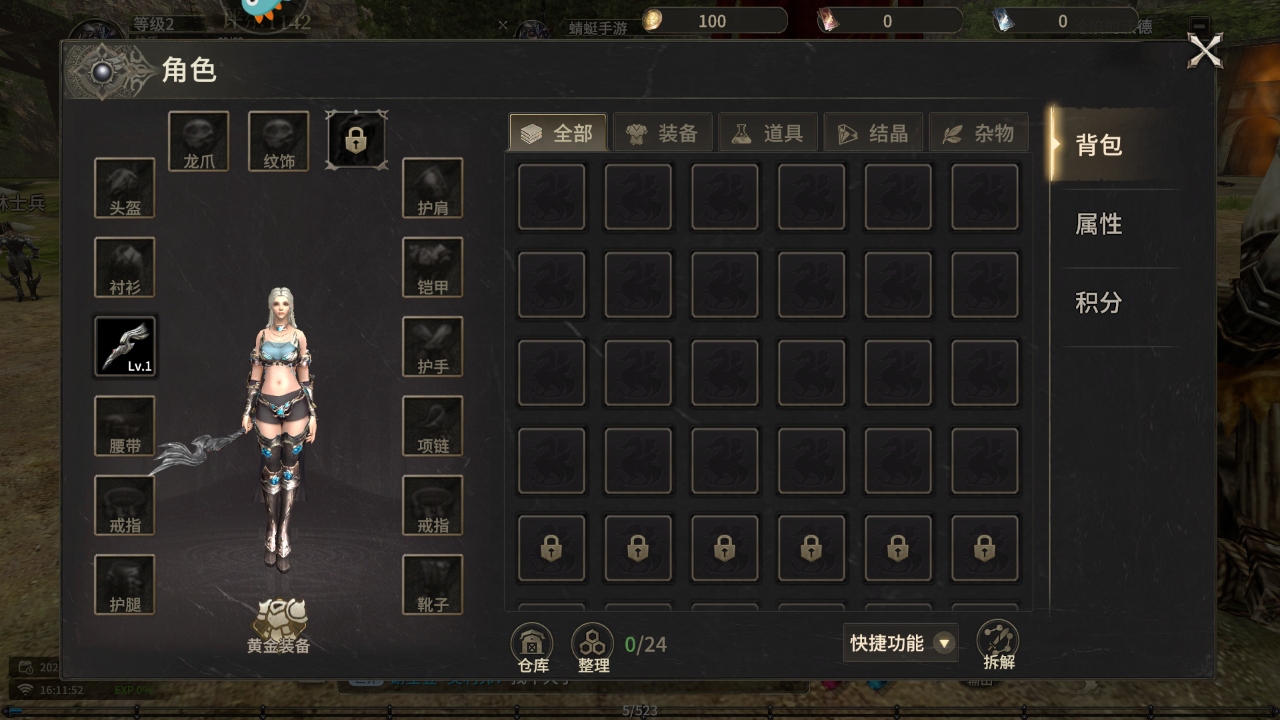Click the 靴子 boots slot
1280x720 pixels.
coord(433,584)
